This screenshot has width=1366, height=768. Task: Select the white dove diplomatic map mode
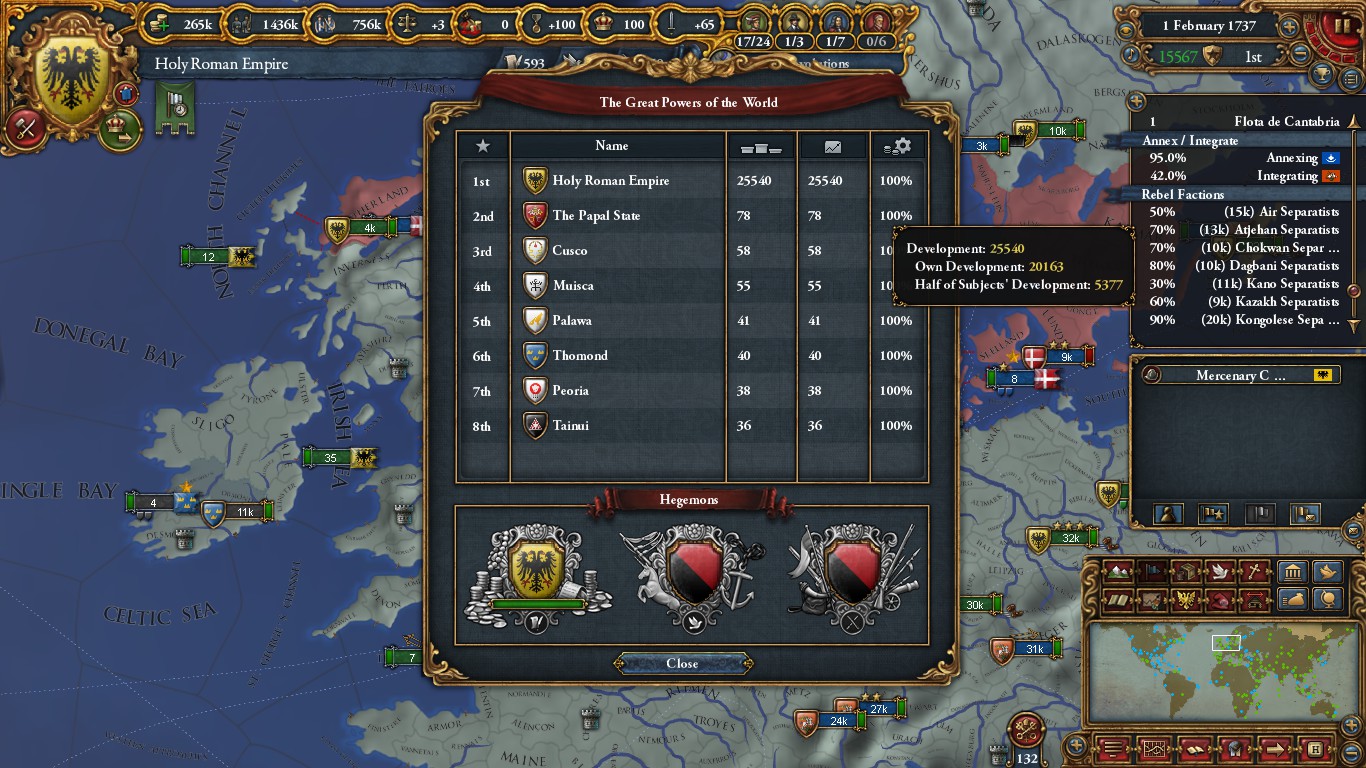[x=1219, y=573]
